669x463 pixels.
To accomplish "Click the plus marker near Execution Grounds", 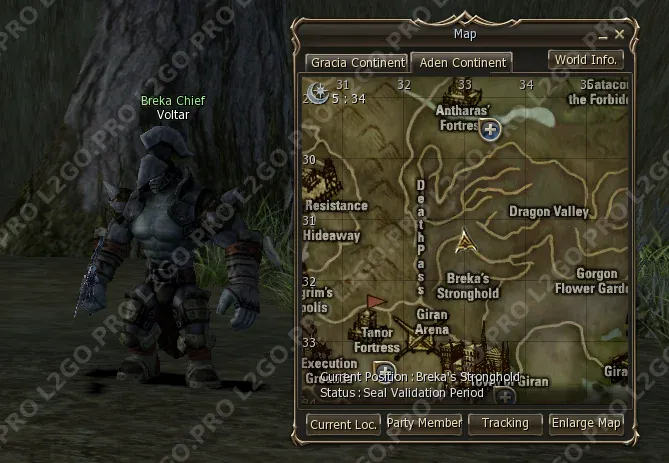I will [384, 371].
